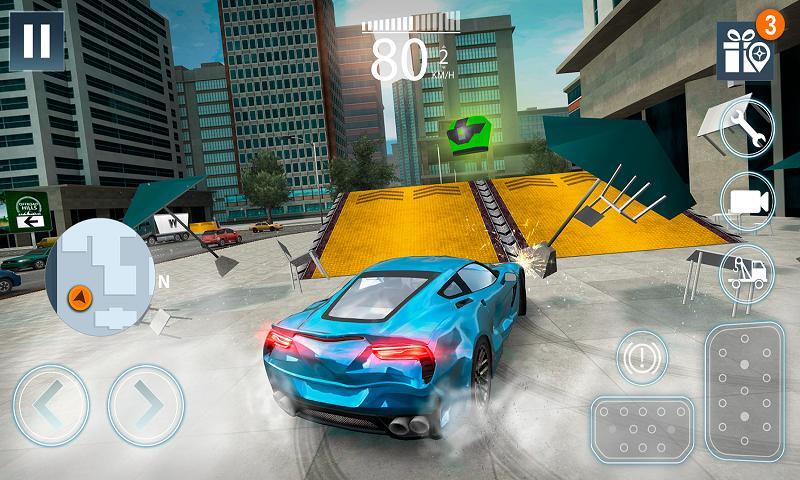Tap the wrench repair button
Viewport: 800px width, 480px height.
(747, 128)
